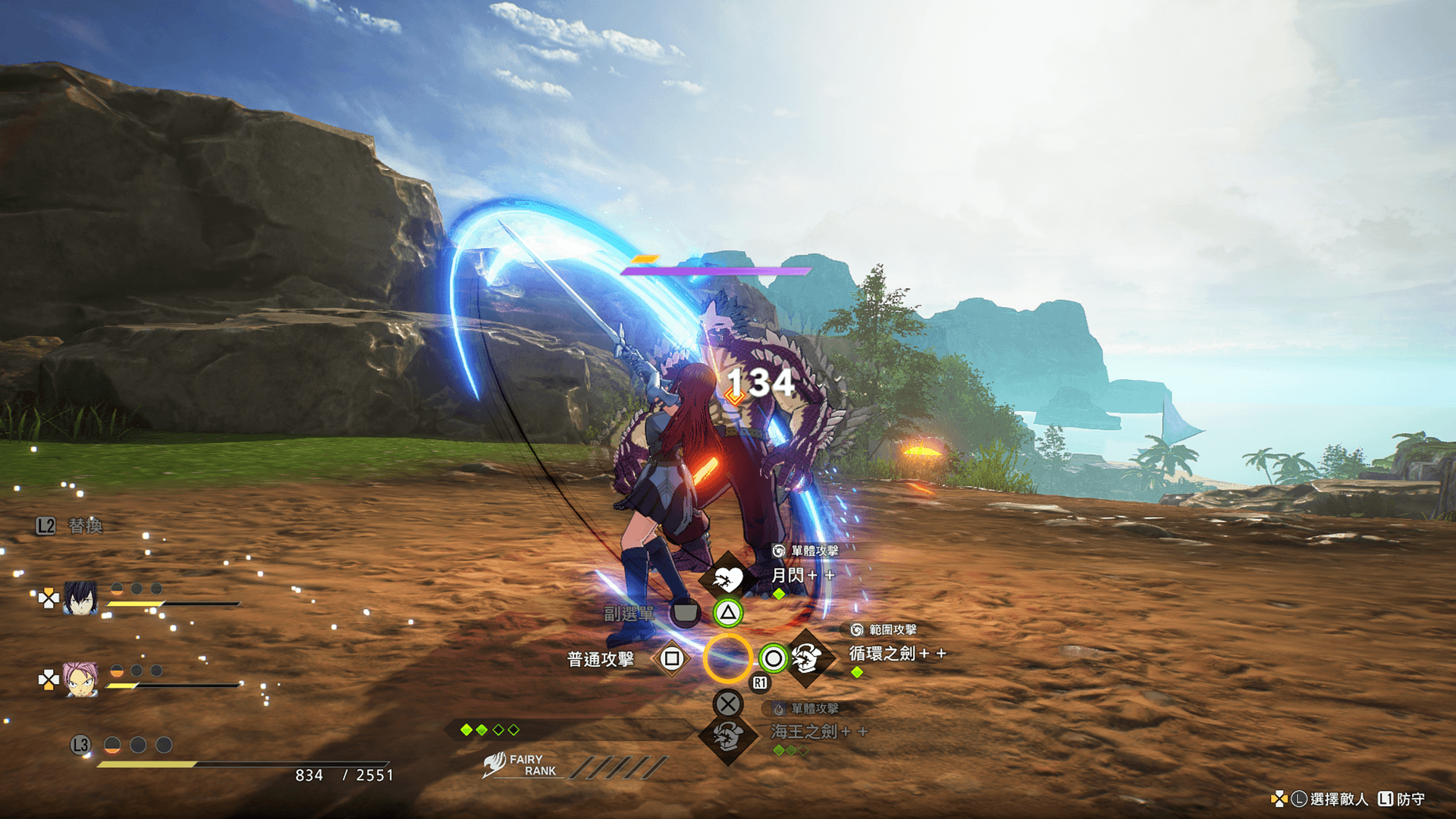1456x819 pixels.
Task: Activate the 海王之劍++ skill entry
Action: click(817, 732)
